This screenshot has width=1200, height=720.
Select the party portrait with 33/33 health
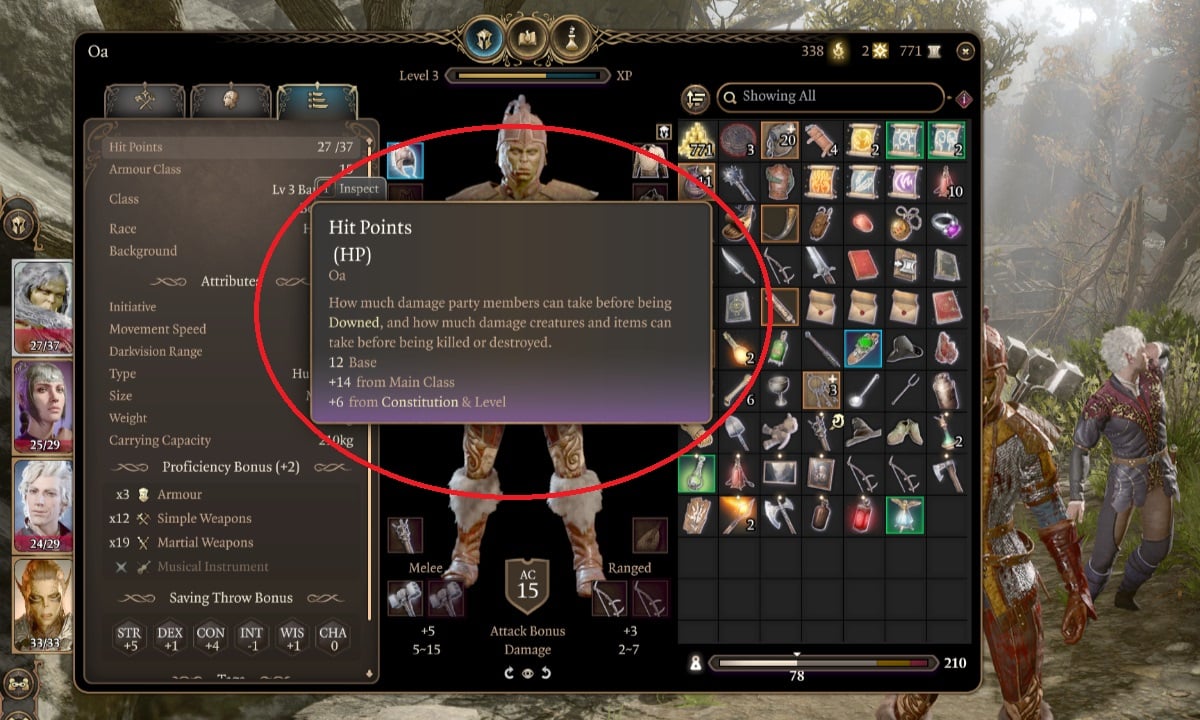coord(42,600)
